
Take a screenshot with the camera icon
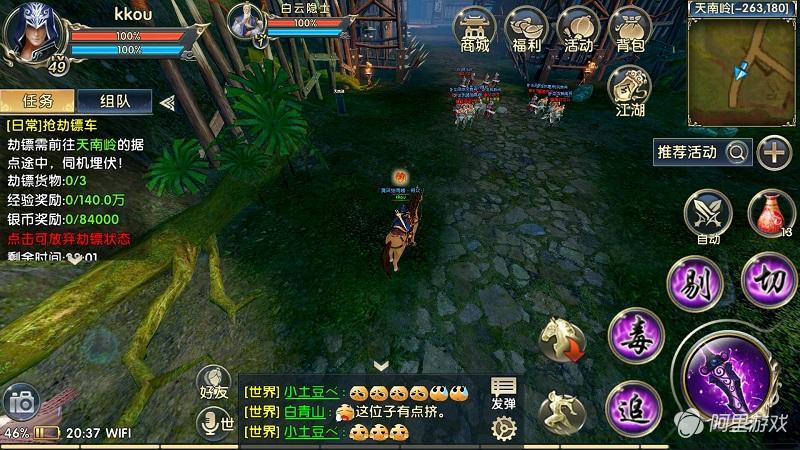pos(21,403)
